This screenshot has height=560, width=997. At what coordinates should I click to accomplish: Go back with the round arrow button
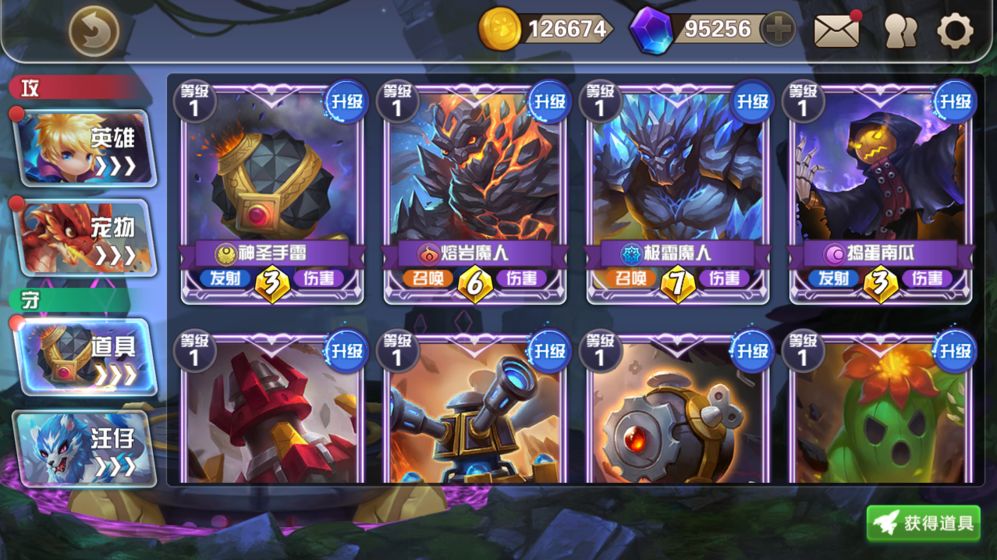(x=93, y=32)
